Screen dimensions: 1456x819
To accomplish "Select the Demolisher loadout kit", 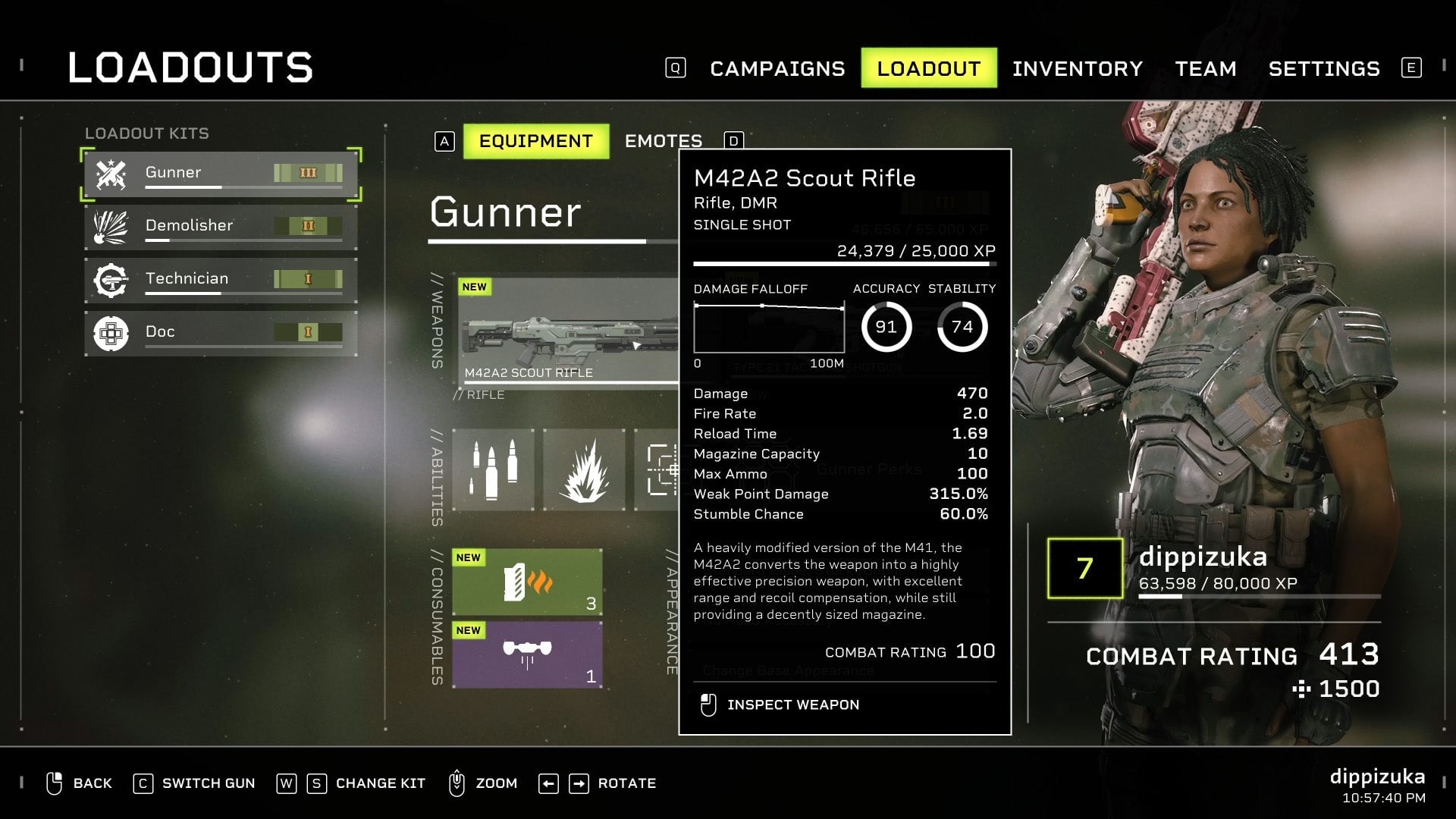I will 220,227.
